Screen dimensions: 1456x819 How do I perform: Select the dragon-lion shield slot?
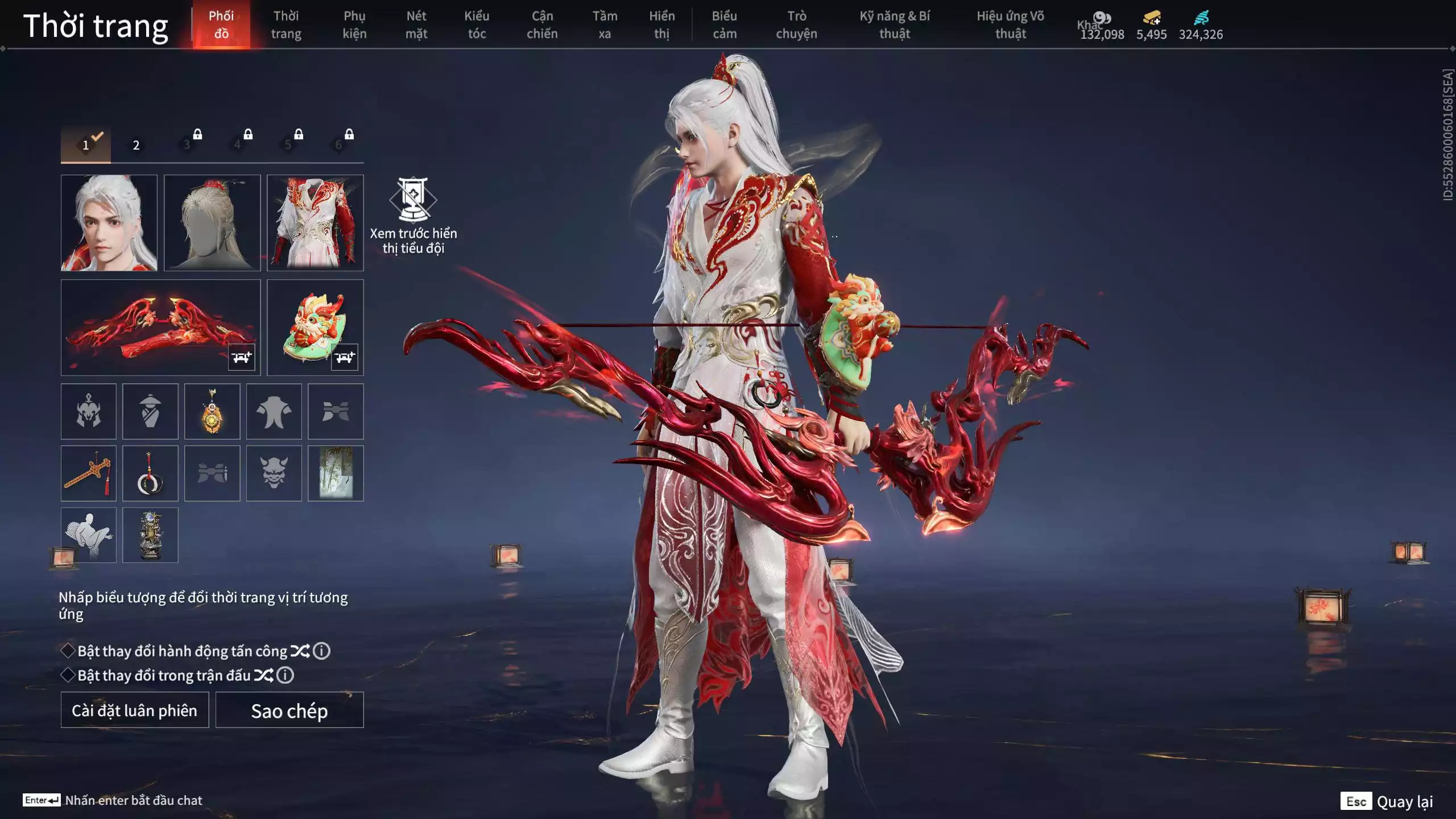tap(315, 328)
